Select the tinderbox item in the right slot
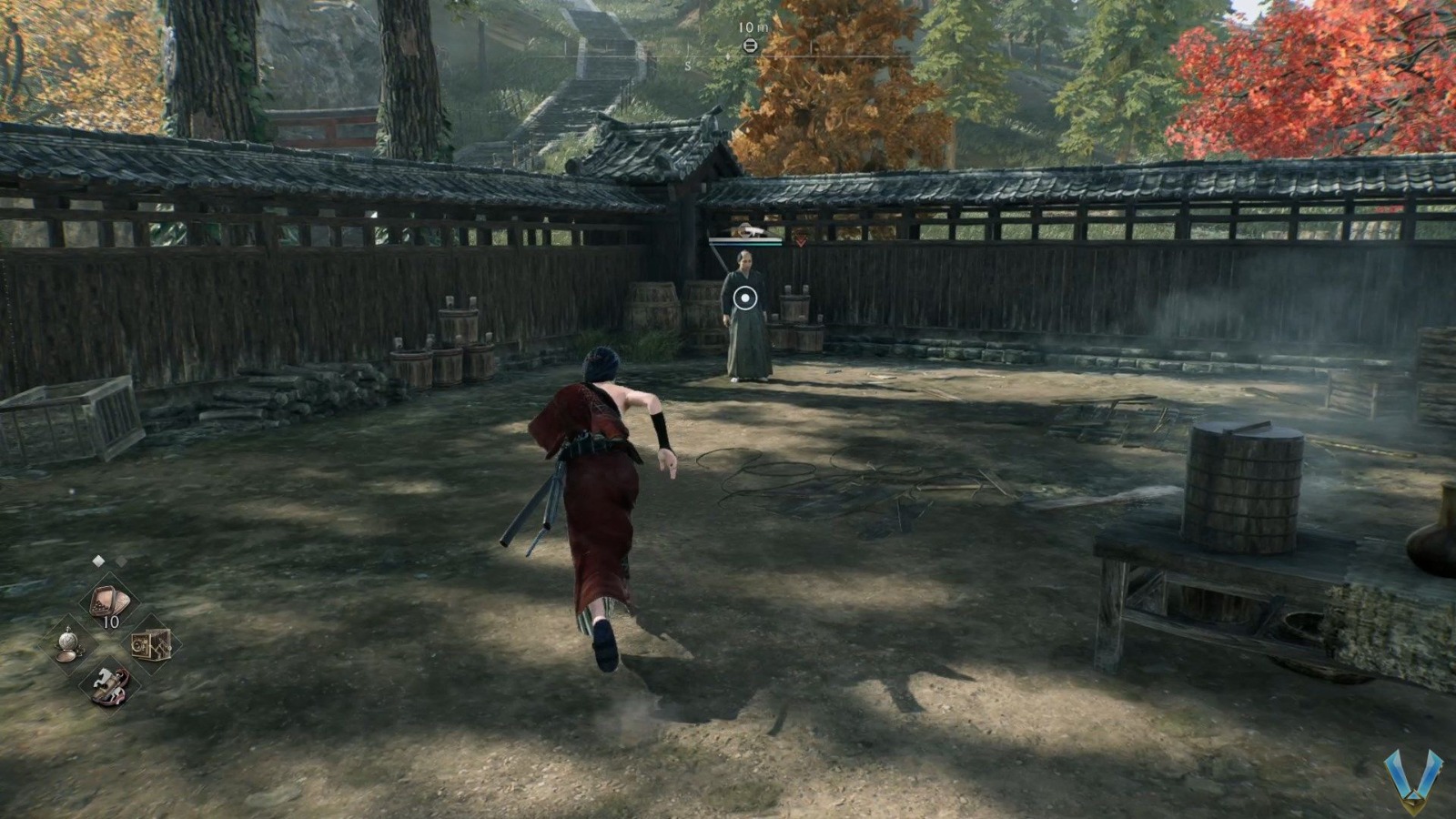The image size is (1456, 819). click(149, 645)
